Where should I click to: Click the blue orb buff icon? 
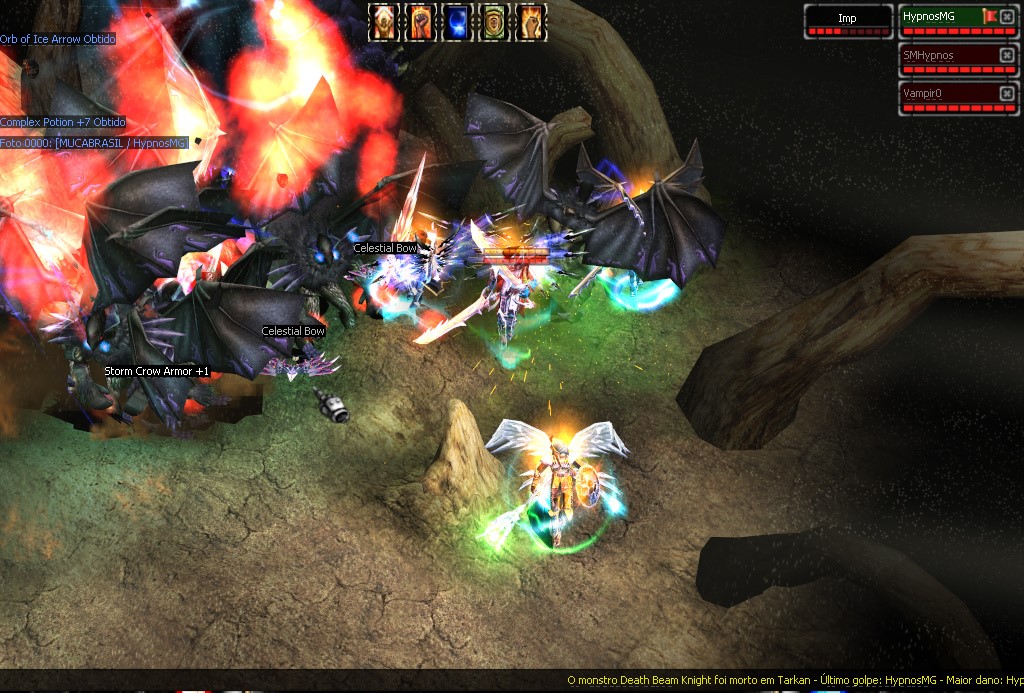[x=456, y=22]
